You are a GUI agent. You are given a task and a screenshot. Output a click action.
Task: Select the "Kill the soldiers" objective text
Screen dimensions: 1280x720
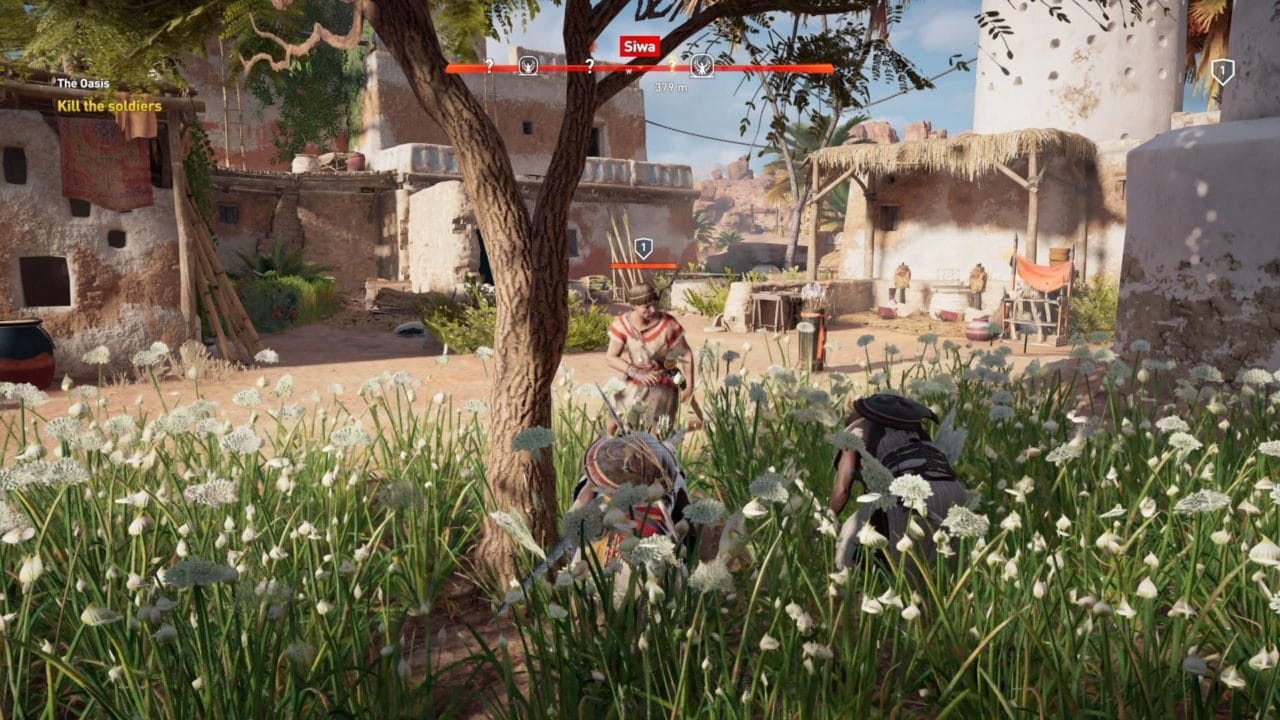[109, 106]
